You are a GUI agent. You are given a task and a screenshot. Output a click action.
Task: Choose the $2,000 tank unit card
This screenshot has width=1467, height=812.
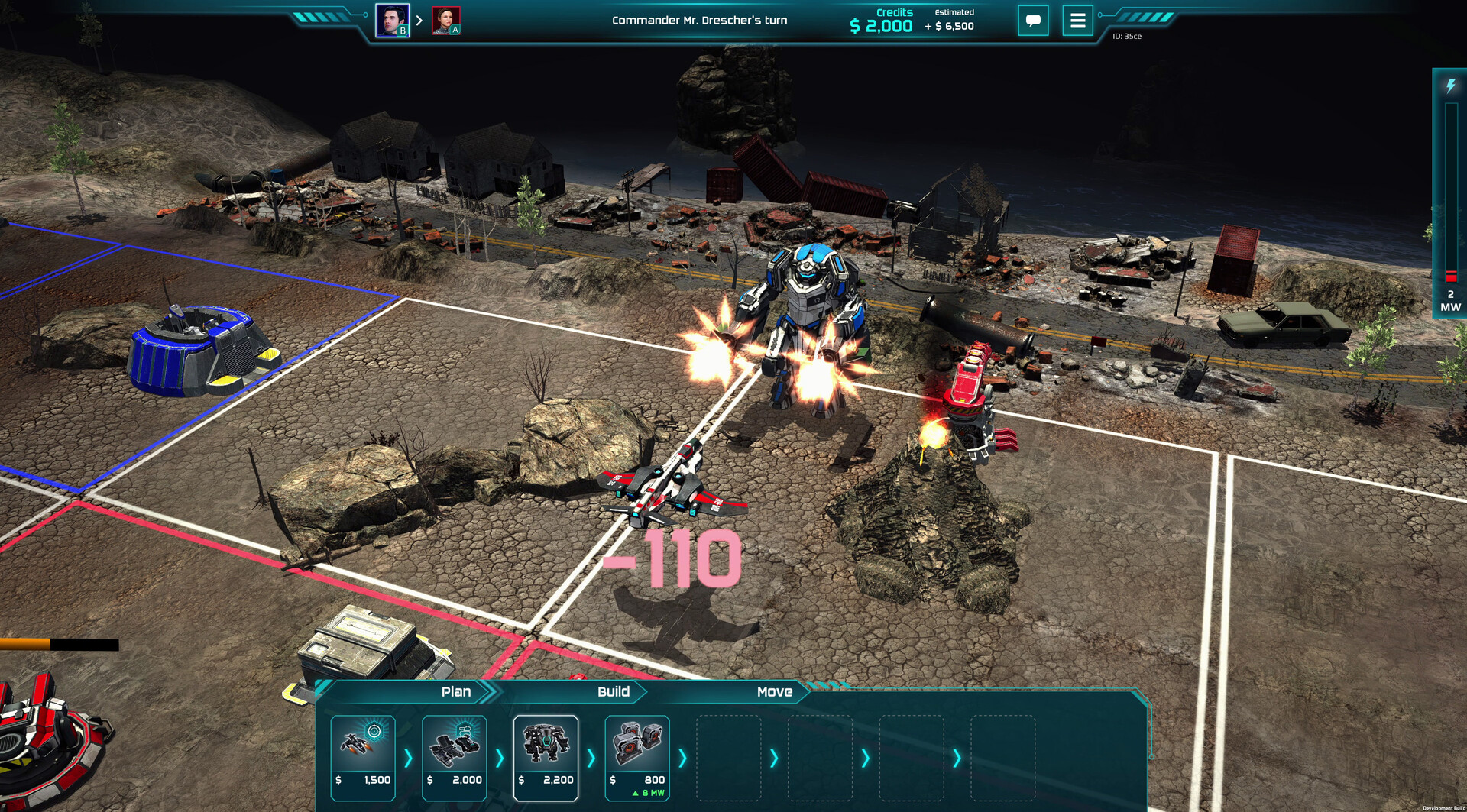tap(455, 757)
